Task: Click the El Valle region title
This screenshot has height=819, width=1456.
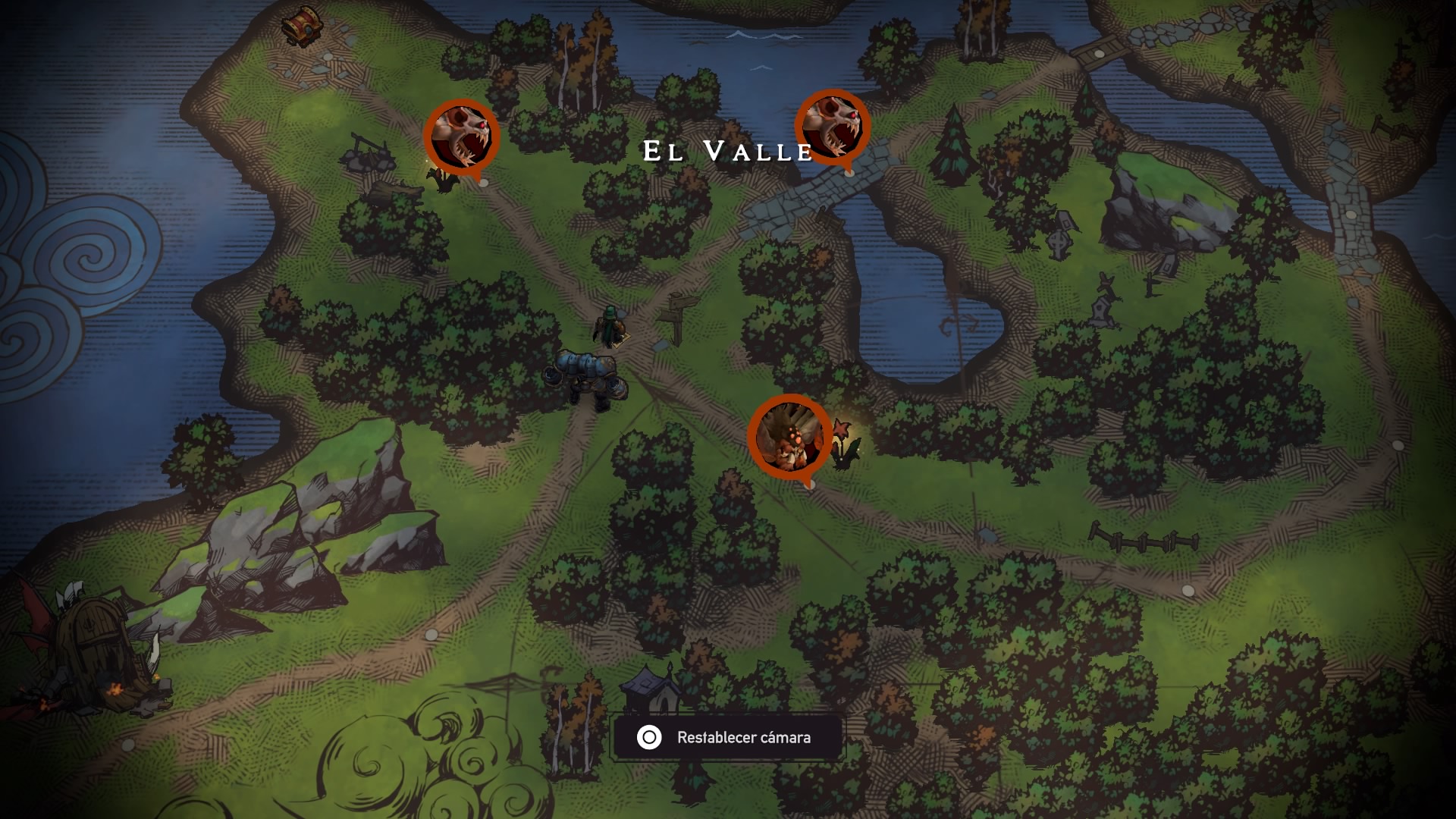Action: (726, 151)
